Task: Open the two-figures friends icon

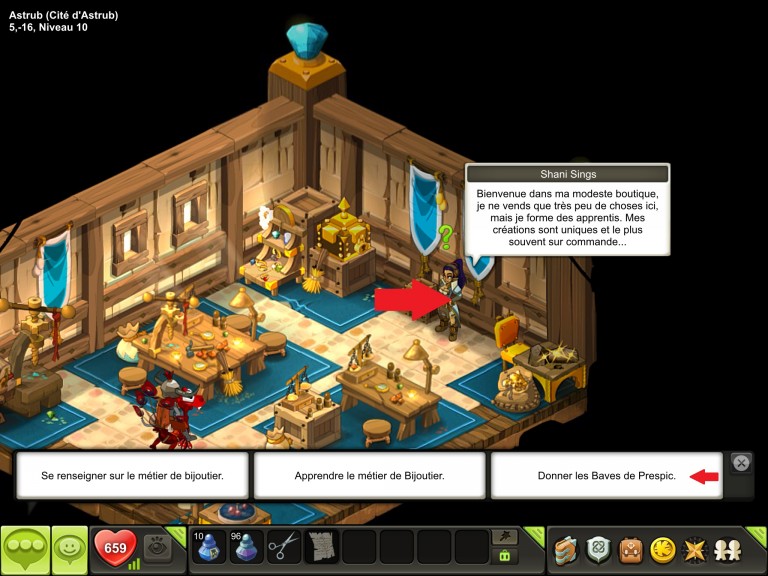Action: [x=726, y=549]
